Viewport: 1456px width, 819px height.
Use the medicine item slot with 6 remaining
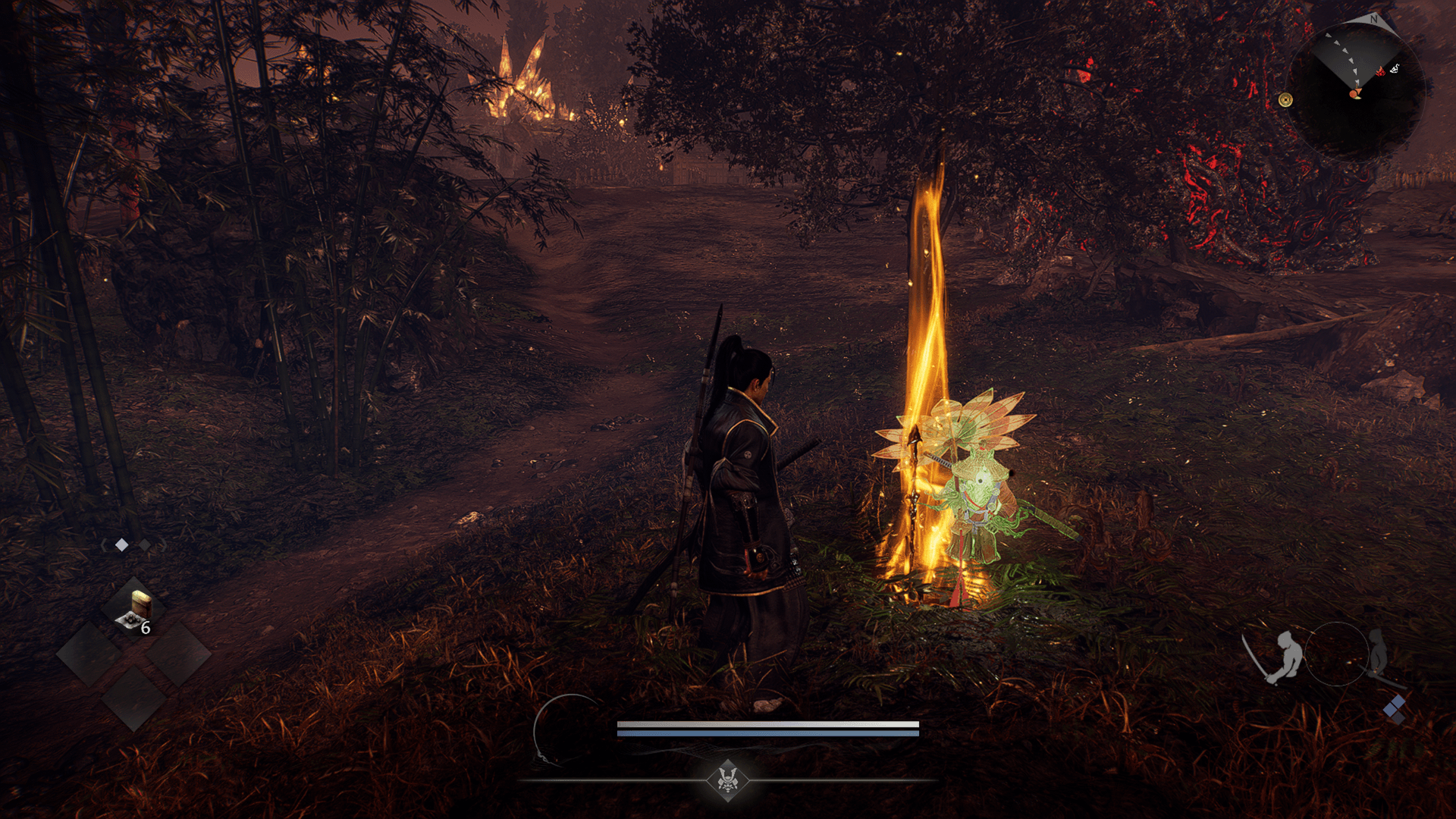click(x=135, y=611)
